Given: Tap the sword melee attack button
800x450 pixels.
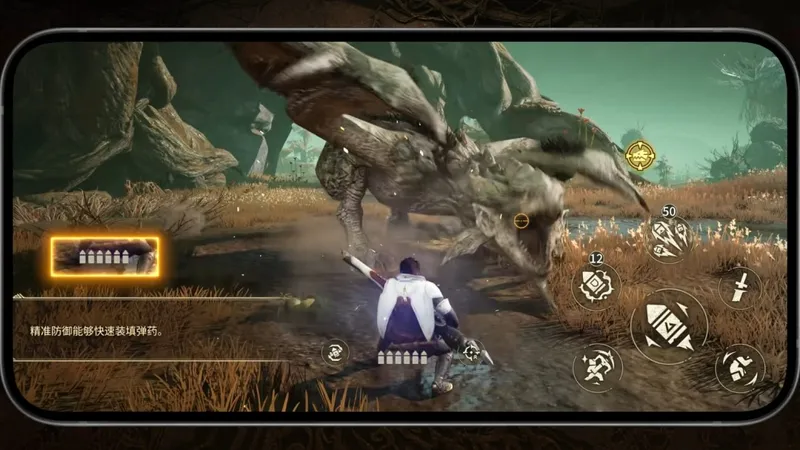Looking at the screenshot, I should [x=739, y=288].
